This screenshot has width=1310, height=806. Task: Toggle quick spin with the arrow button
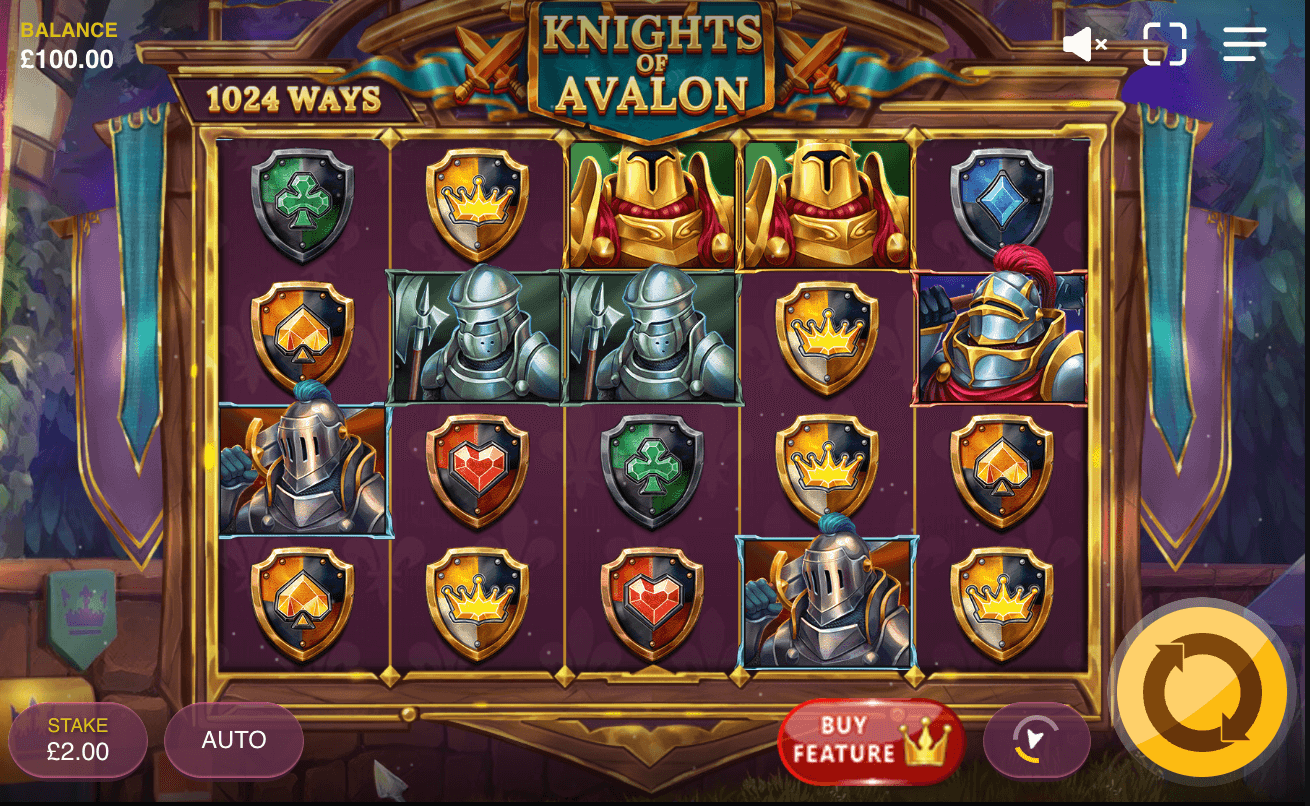point(1037,740)
